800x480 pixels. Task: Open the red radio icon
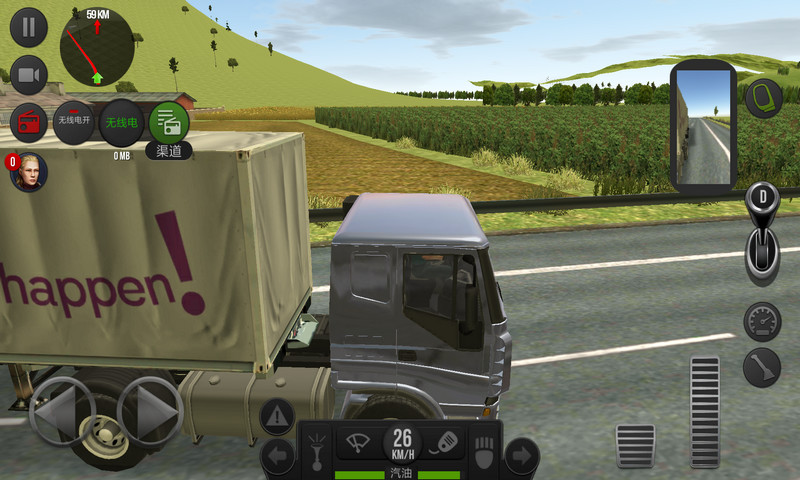(28, 123)
